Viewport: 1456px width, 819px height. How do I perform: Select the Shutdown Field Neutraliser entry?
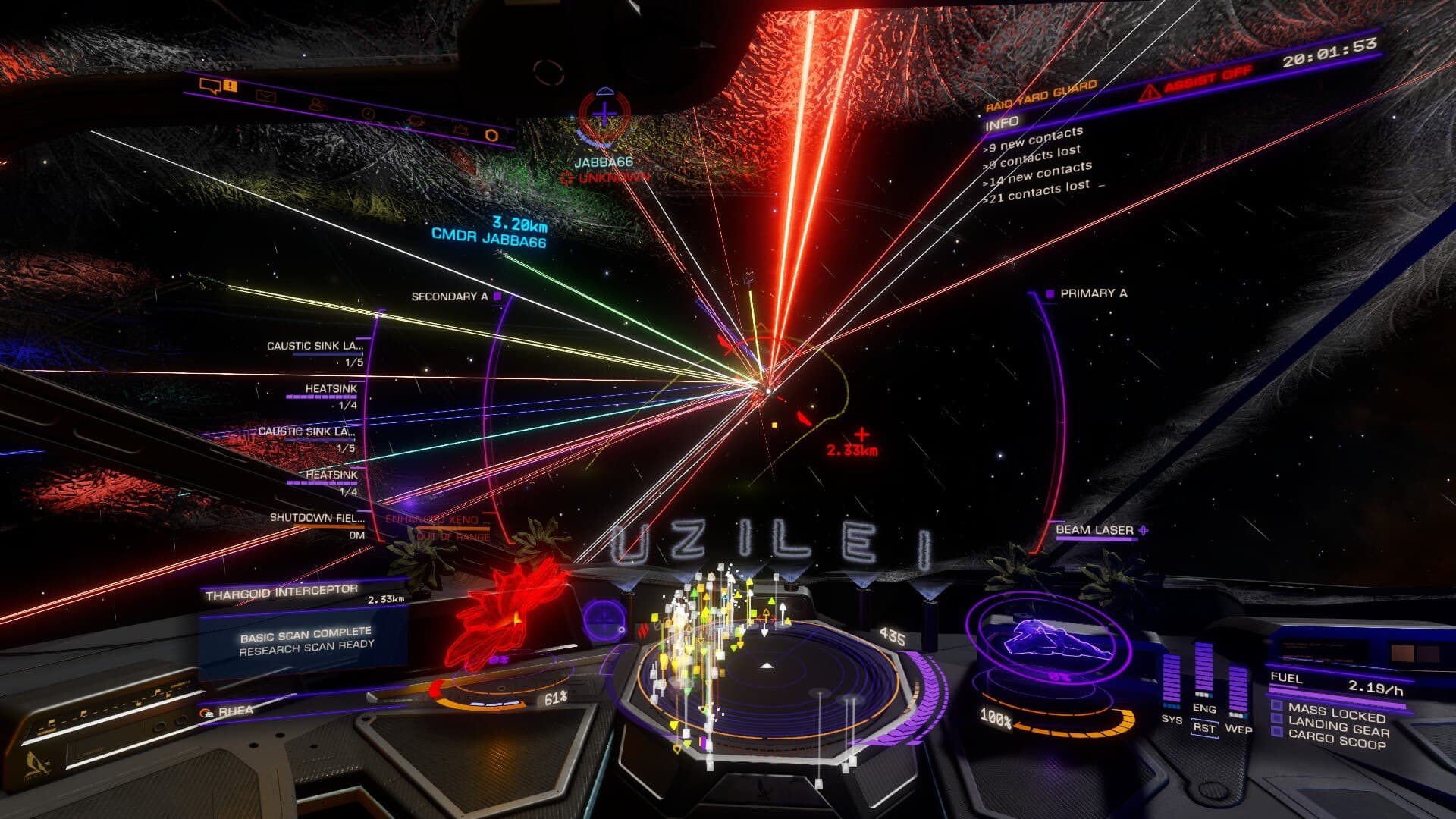pos(317,518)
